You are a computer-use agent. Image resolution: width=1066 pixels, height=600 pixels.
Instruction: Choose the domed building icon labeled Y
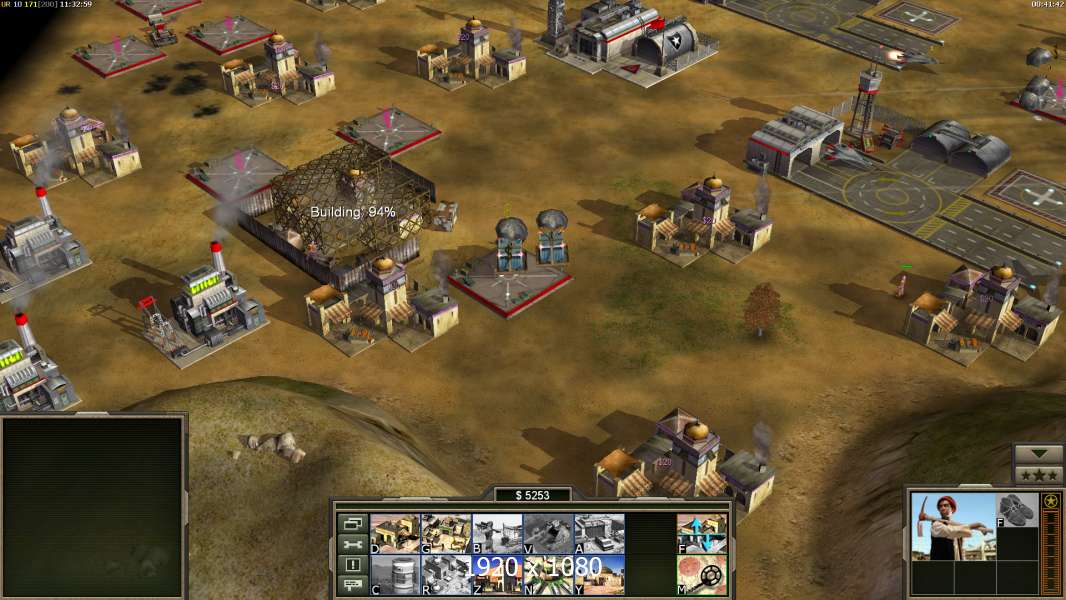click(599, 574)
